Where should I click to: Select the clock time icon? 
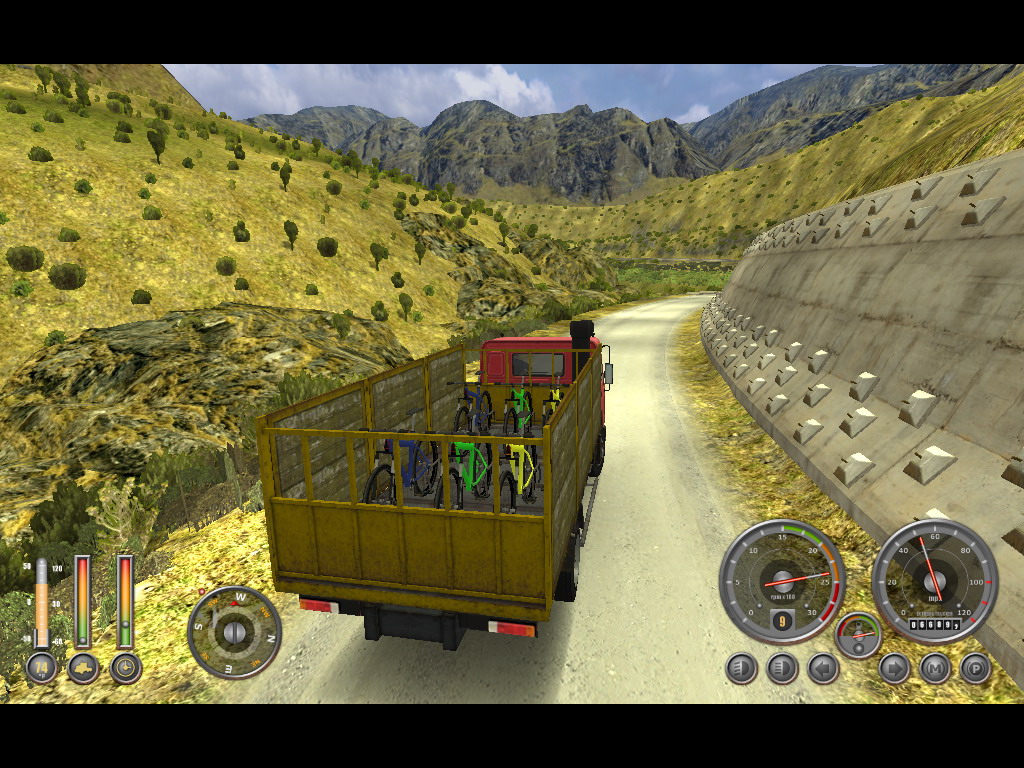coord(125,667)
